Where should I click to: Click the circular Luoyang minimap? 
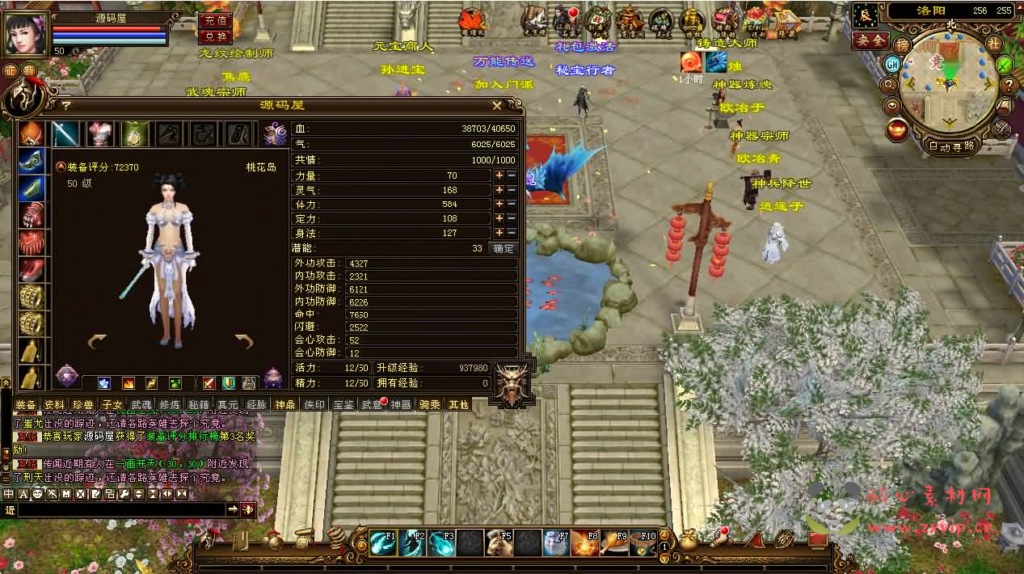pyautogui.click(x=946, y=78)
